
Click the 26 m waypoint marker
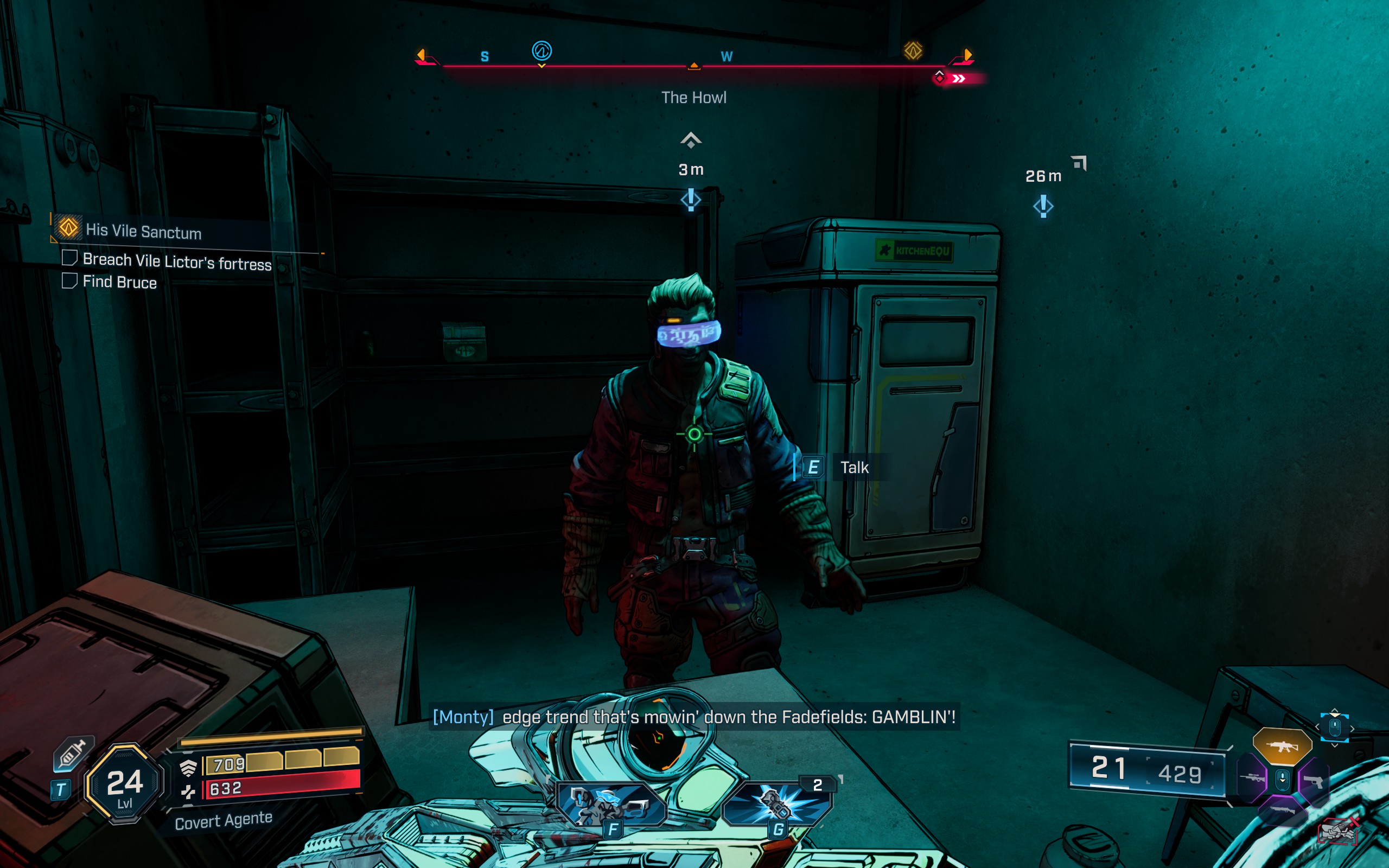(1043, 206)
